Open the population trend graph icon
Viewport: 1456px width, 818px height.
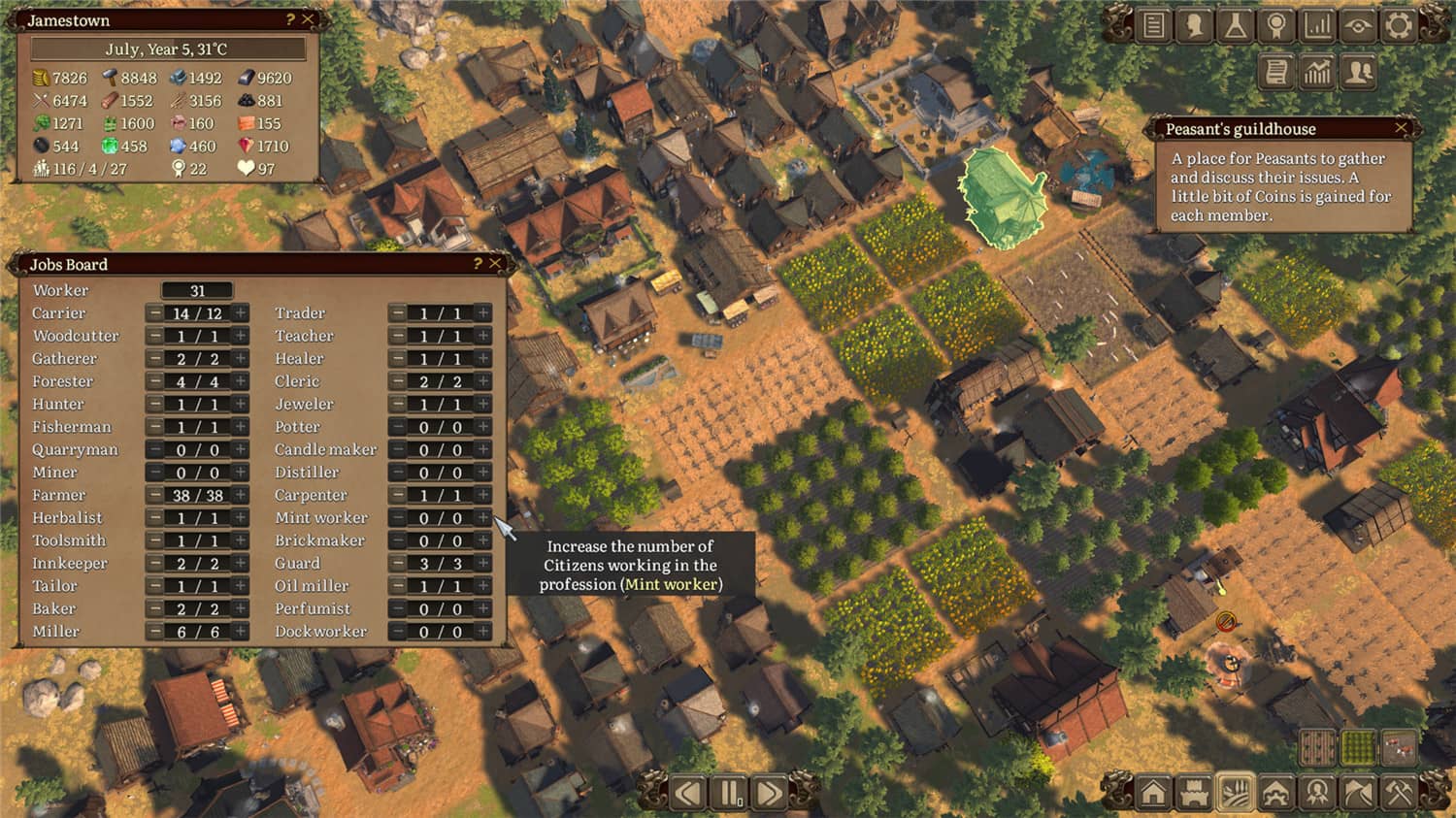coord(1316,71)
